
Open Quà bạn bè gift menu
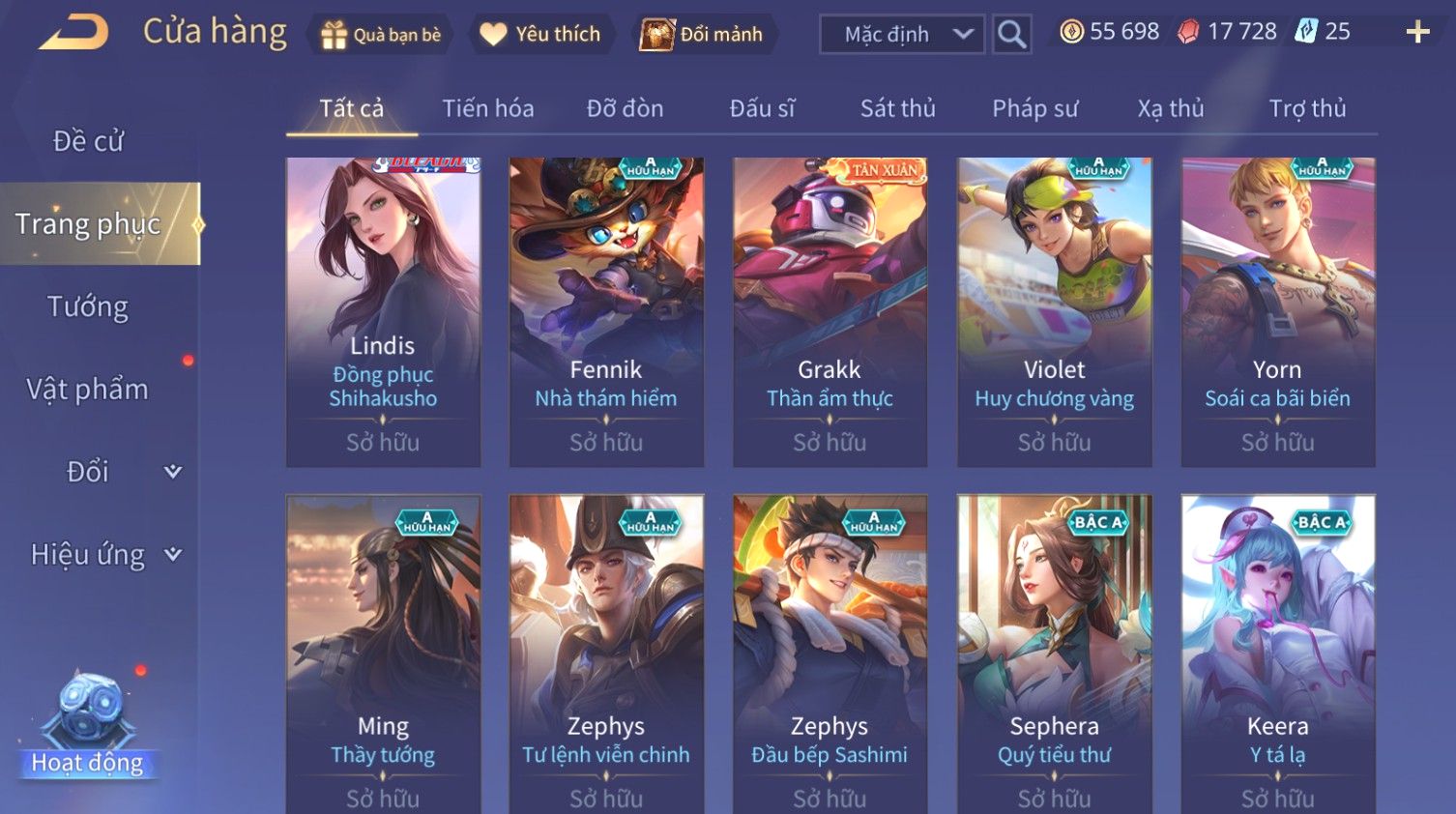pyautogui.click(x=380, y=35)
